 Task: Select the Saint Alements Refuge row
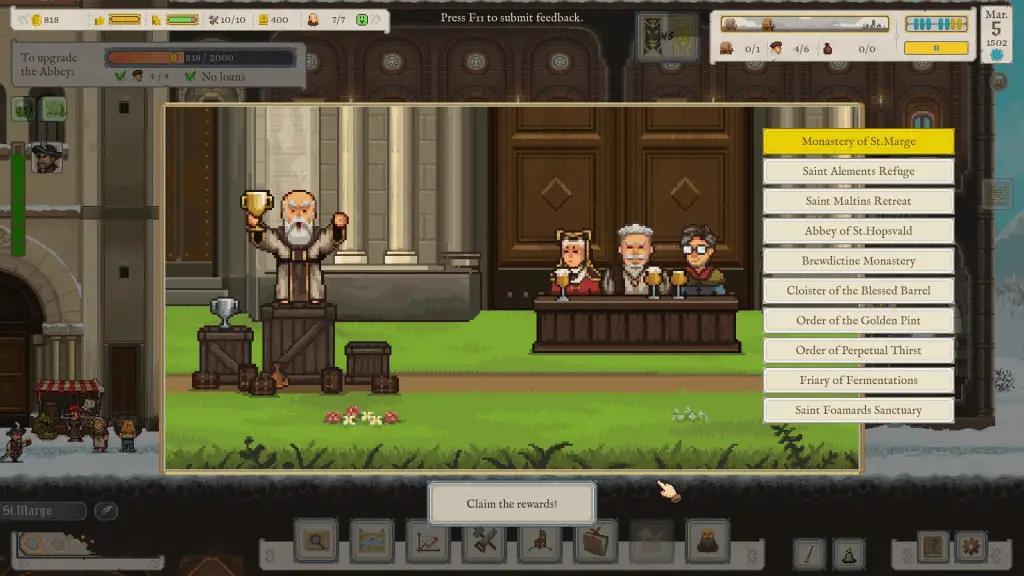(x=858, y=171)
